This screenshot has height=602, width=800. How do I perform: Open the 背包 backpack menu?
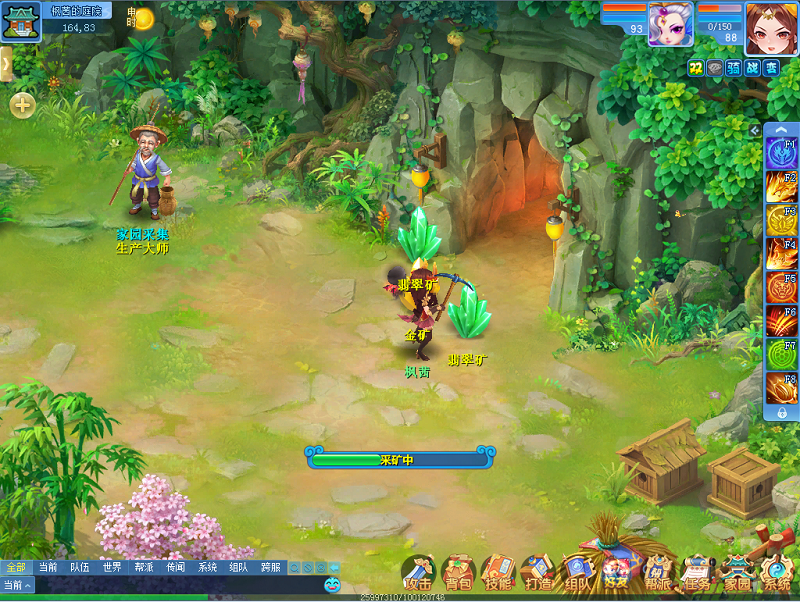point(459,573)
